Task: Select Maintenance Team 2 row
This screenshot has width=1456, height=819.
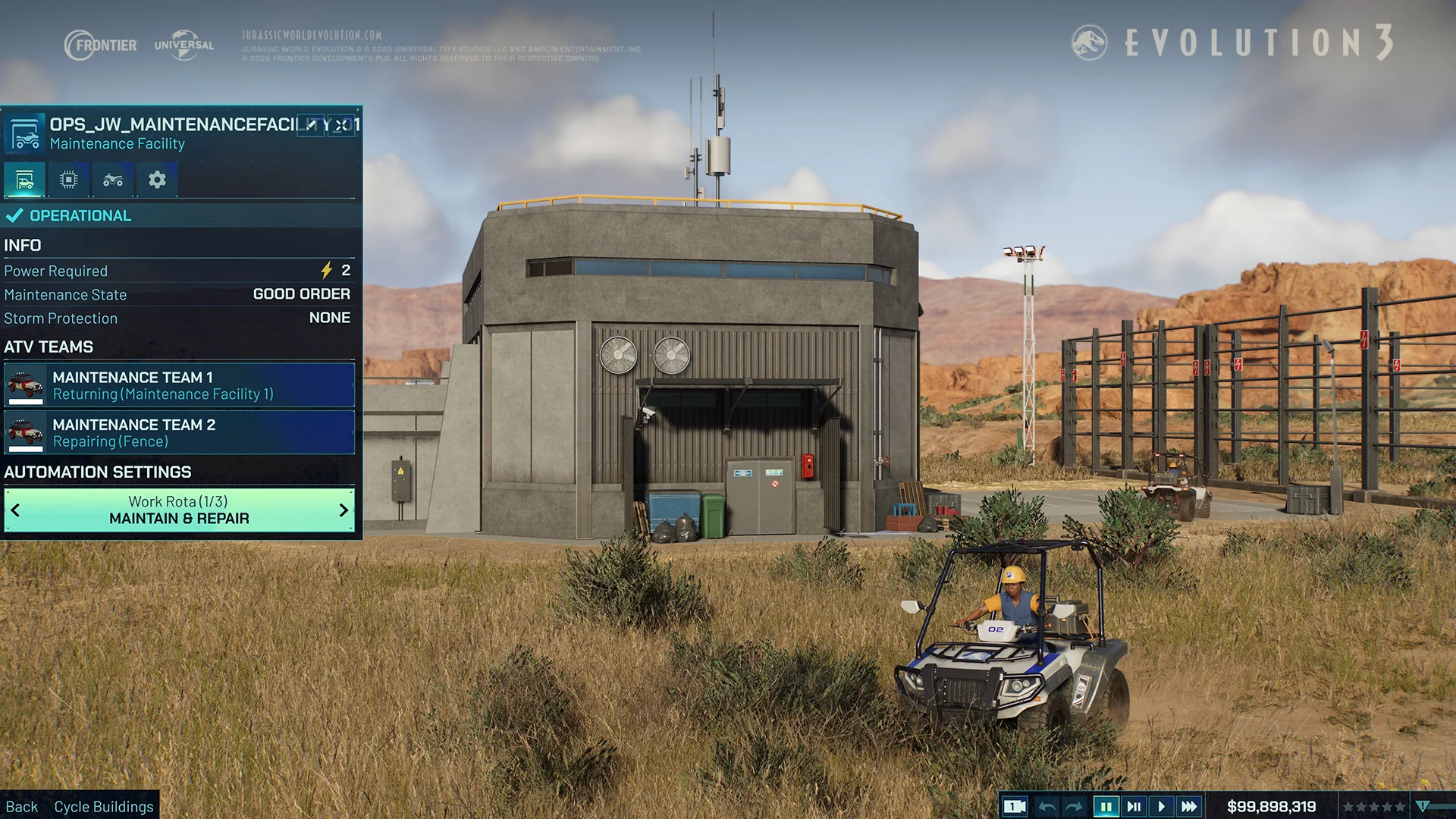Action: pyautogui.click(x=179, y=432)
